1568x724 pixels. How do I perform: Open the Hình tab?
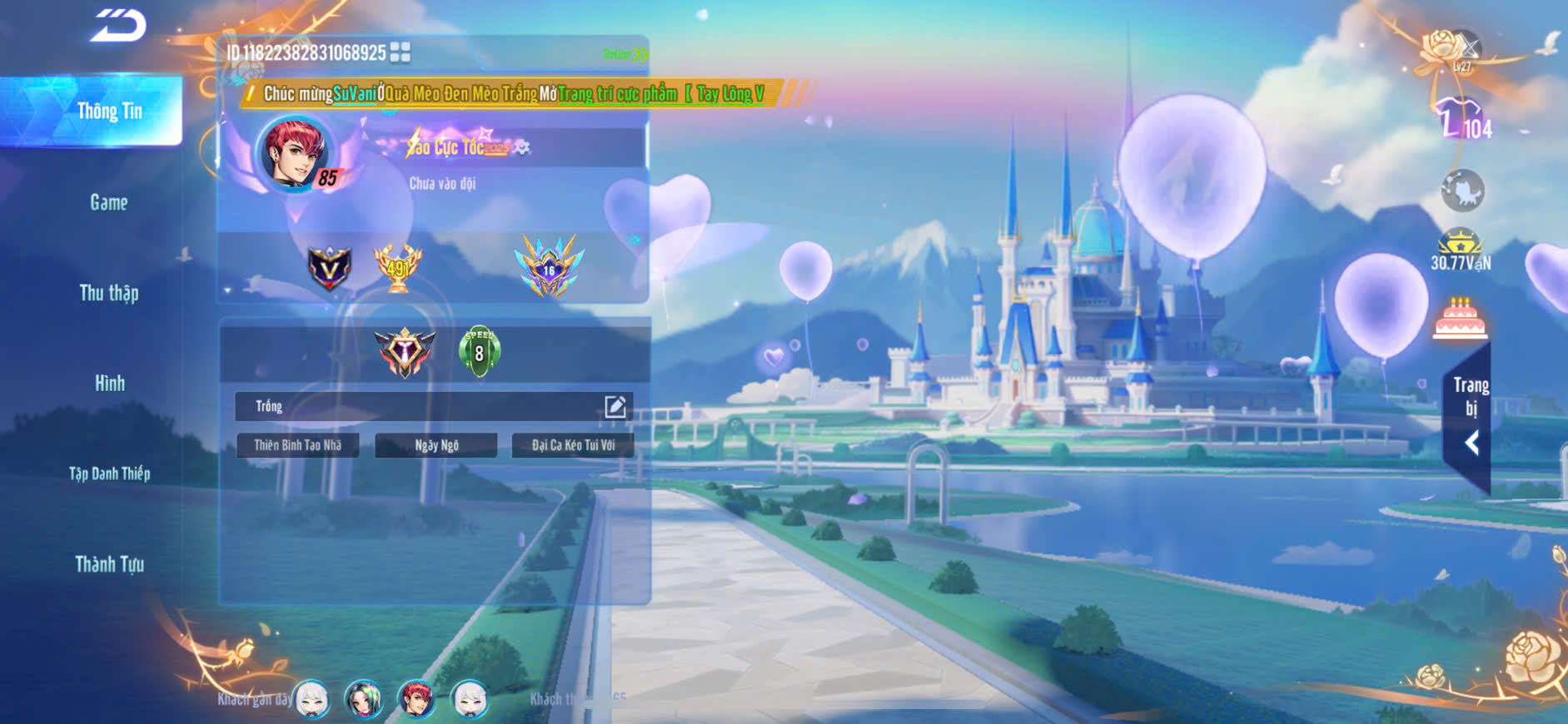tap(109, 383)
